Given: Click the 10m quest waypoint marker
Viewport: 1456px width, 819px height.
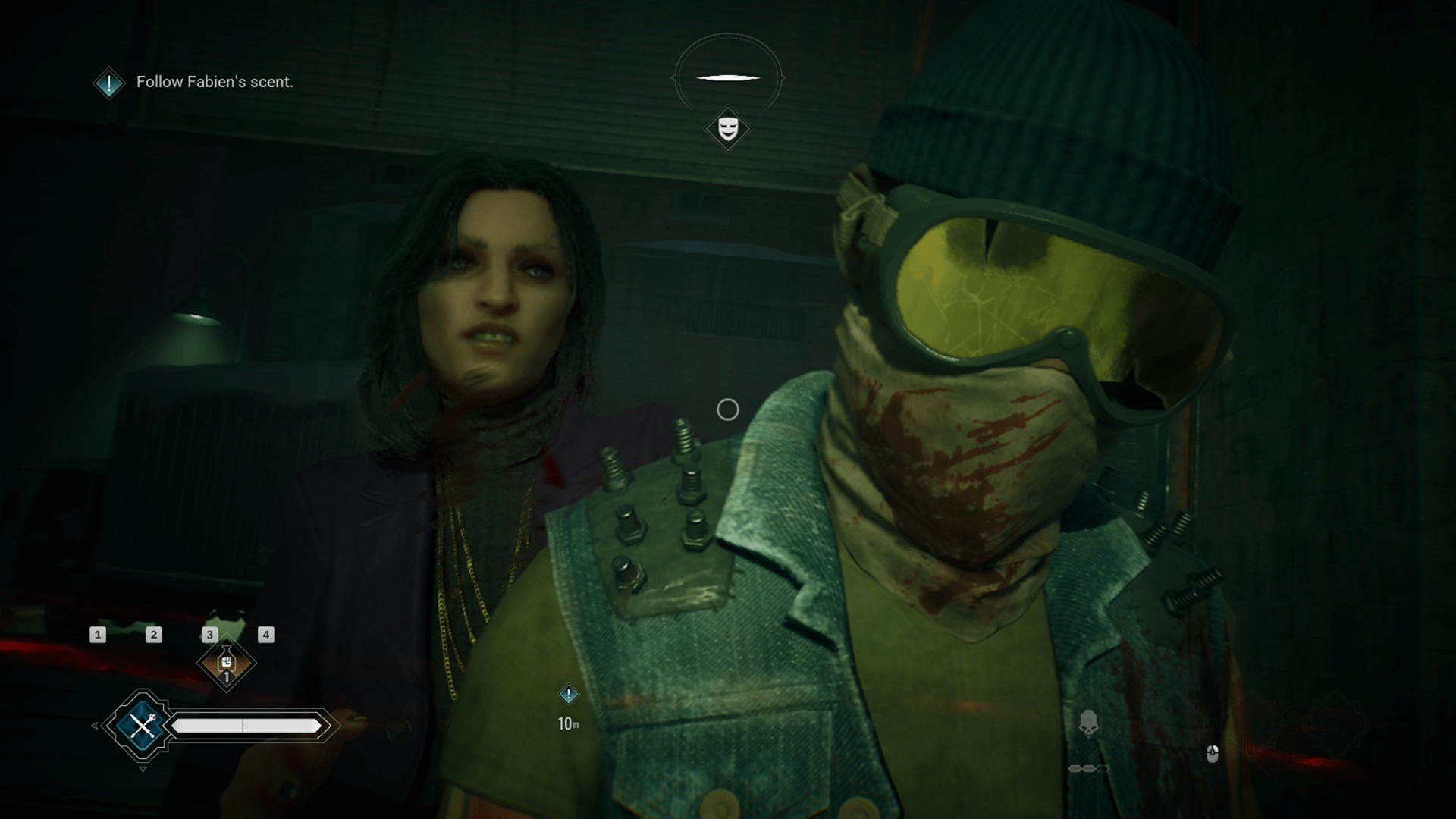Looking at the screenshot, I should pos(568,695).
